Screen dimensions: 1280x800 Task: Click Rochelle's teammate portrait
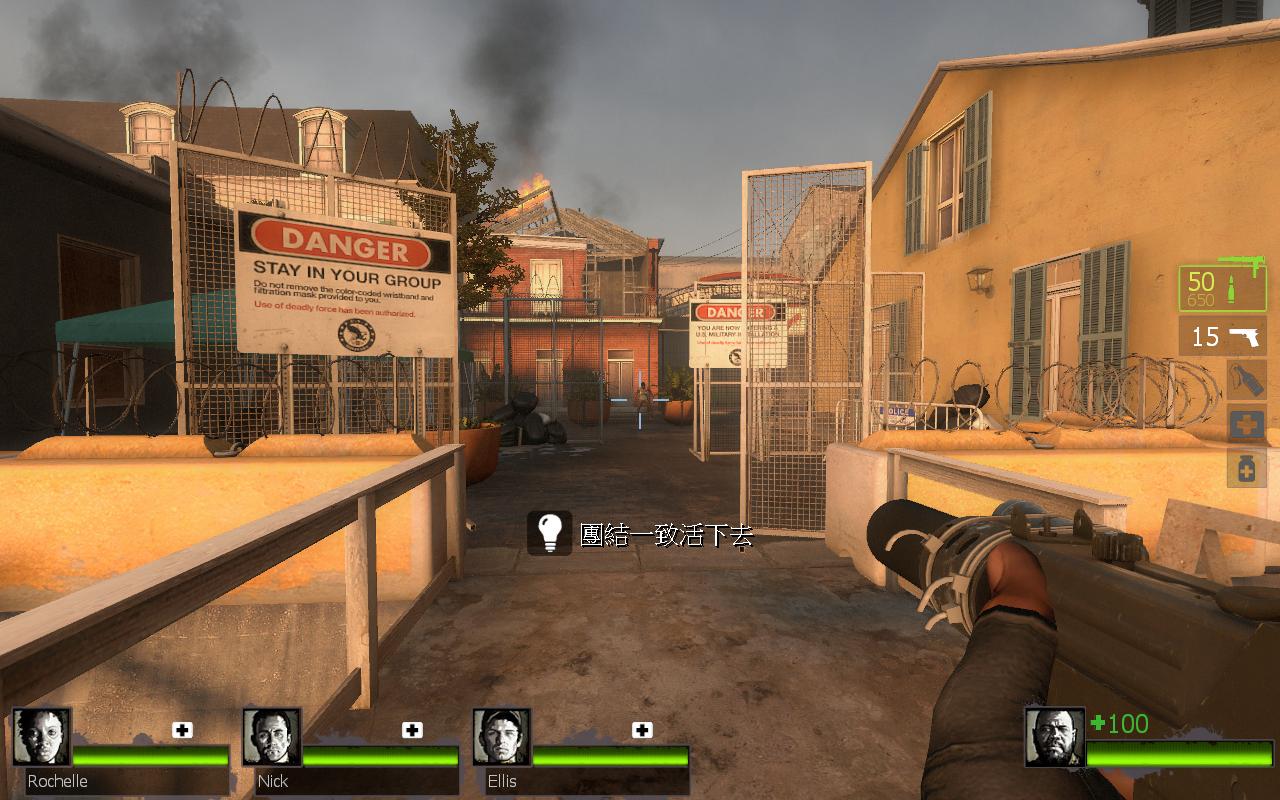[x=41, y=737]
